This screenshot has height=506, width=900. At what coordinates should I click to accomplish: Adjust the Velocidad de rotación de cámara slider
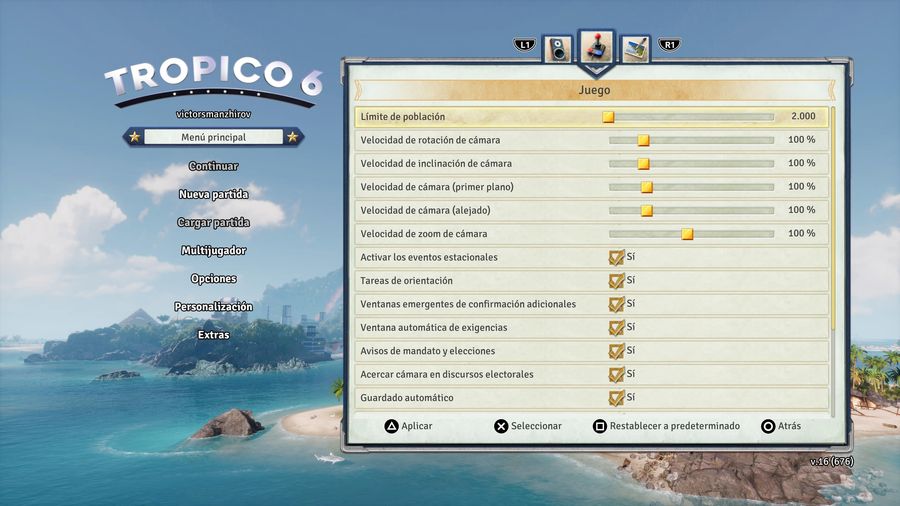click(643, 140)
